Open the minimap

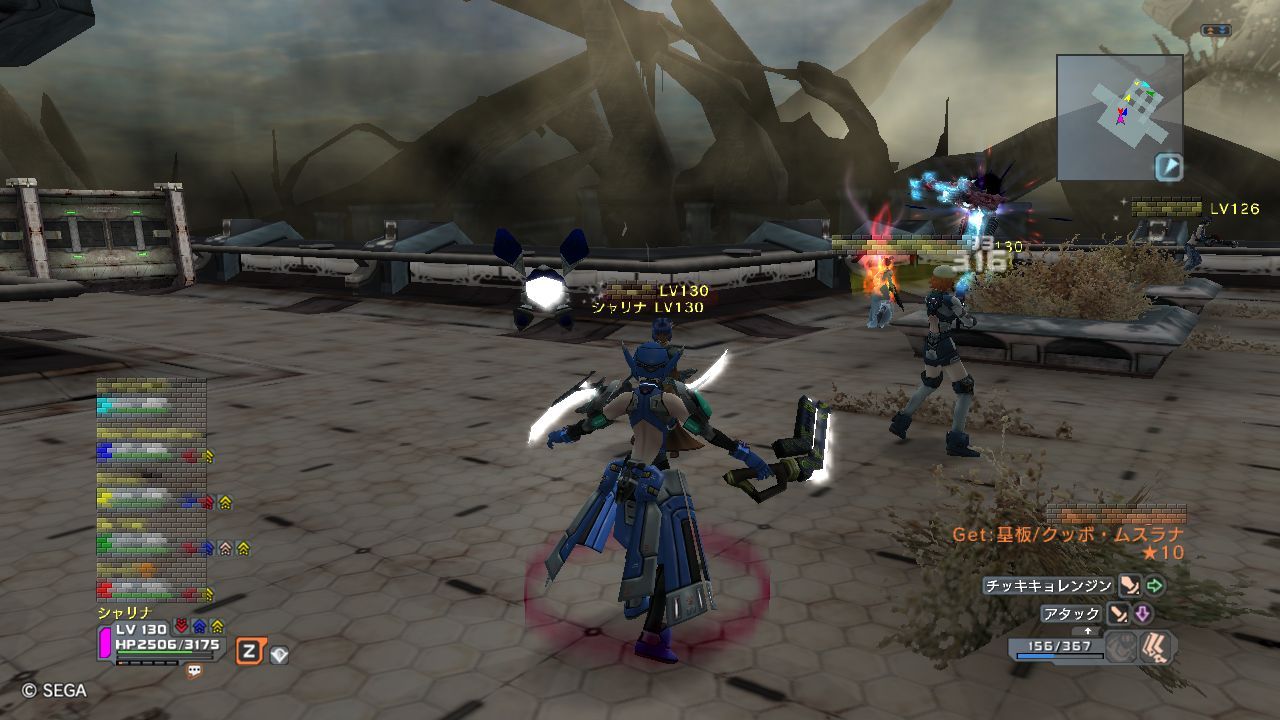1119,116
